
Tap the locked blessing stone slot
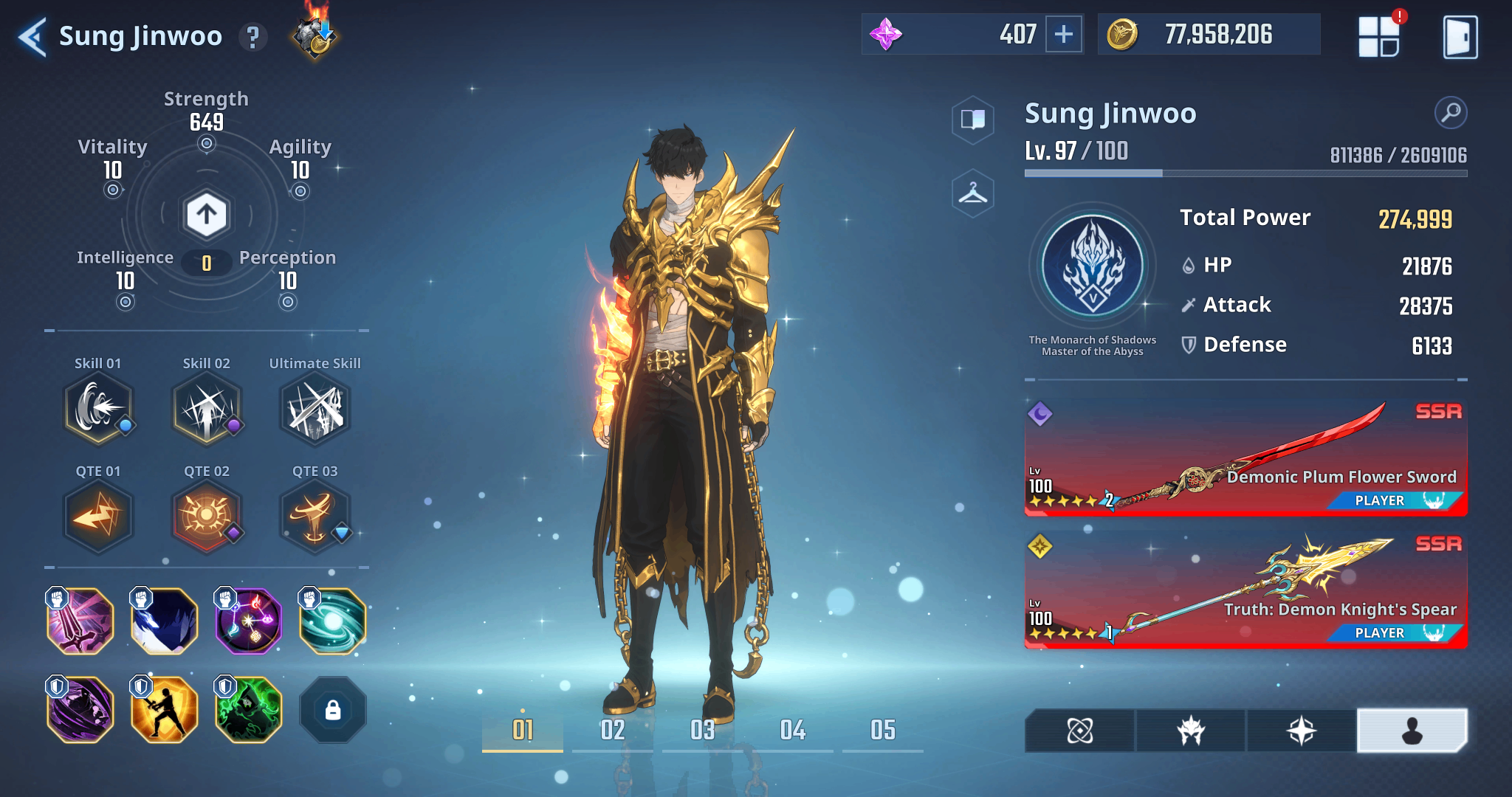point(333,710)
